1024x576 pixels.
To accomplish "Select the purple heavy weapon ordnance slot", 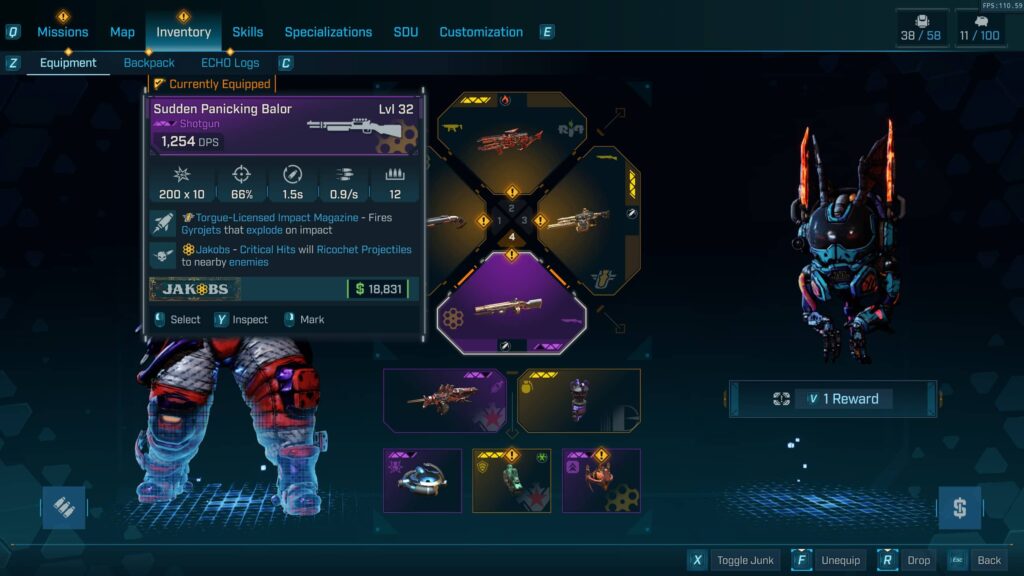I will [x=444, y=400].
